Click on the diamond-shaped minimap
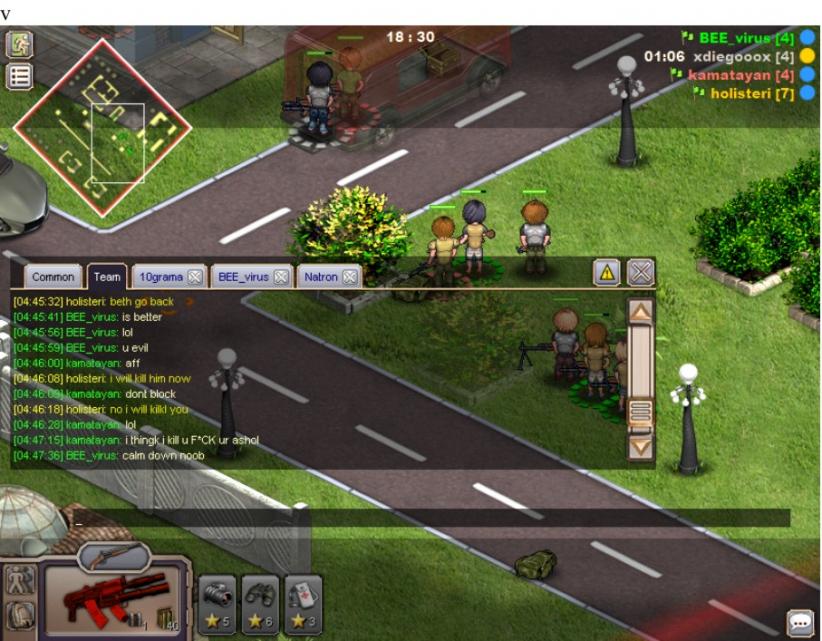Viewport: 822px width, 641px height. click(101, 127)
